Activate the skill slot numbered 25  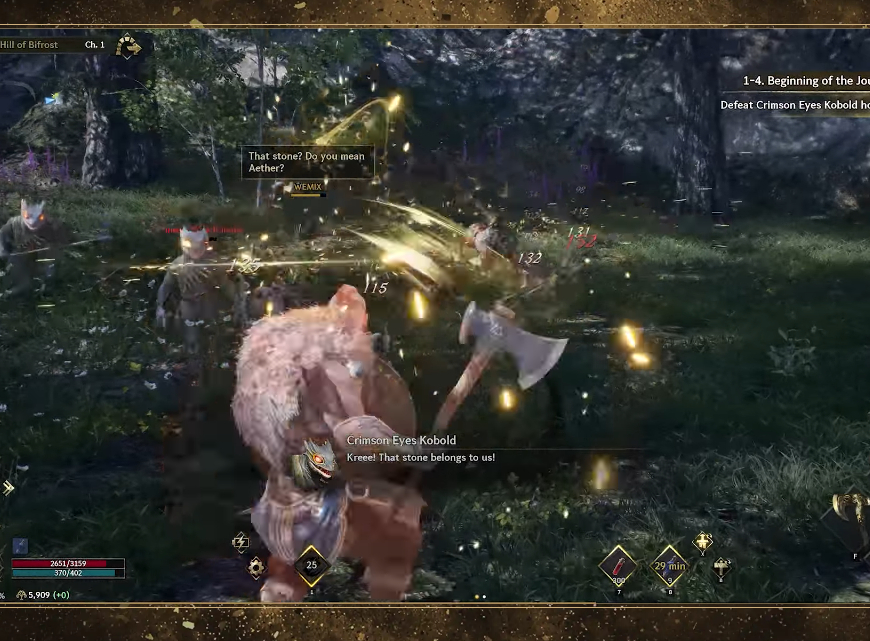[312, 566]
